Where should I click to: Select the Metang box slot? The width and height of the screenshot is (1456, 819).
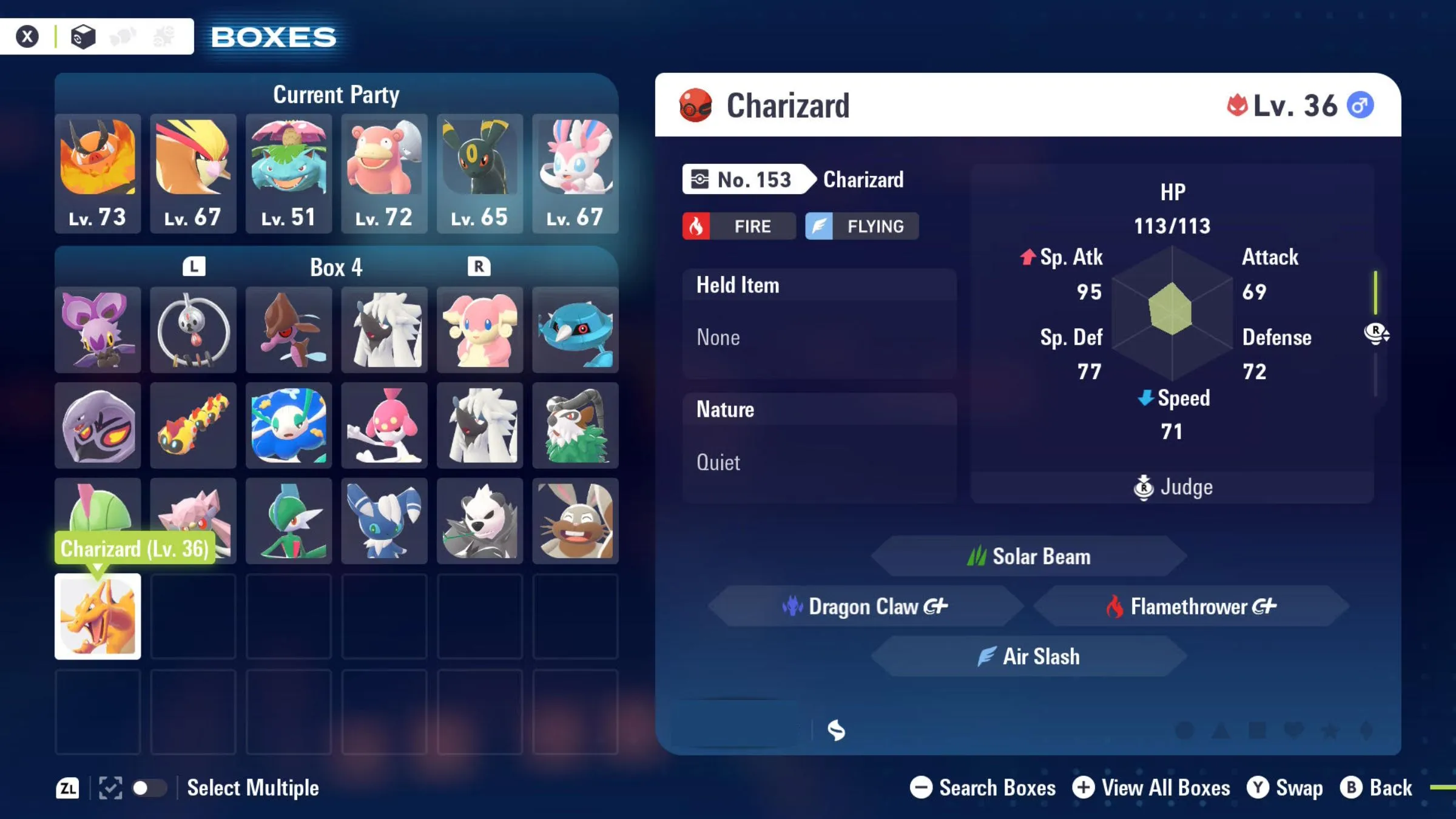575,329
